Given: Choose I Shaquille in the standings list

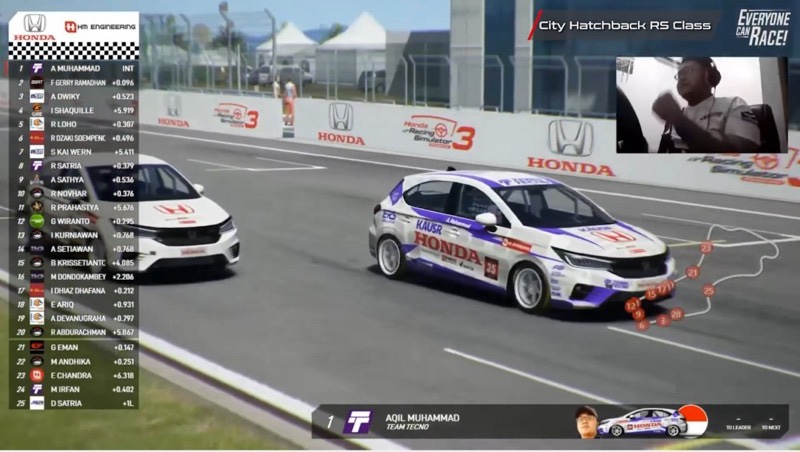Looking at the screenshot, I should pos(75,110).
